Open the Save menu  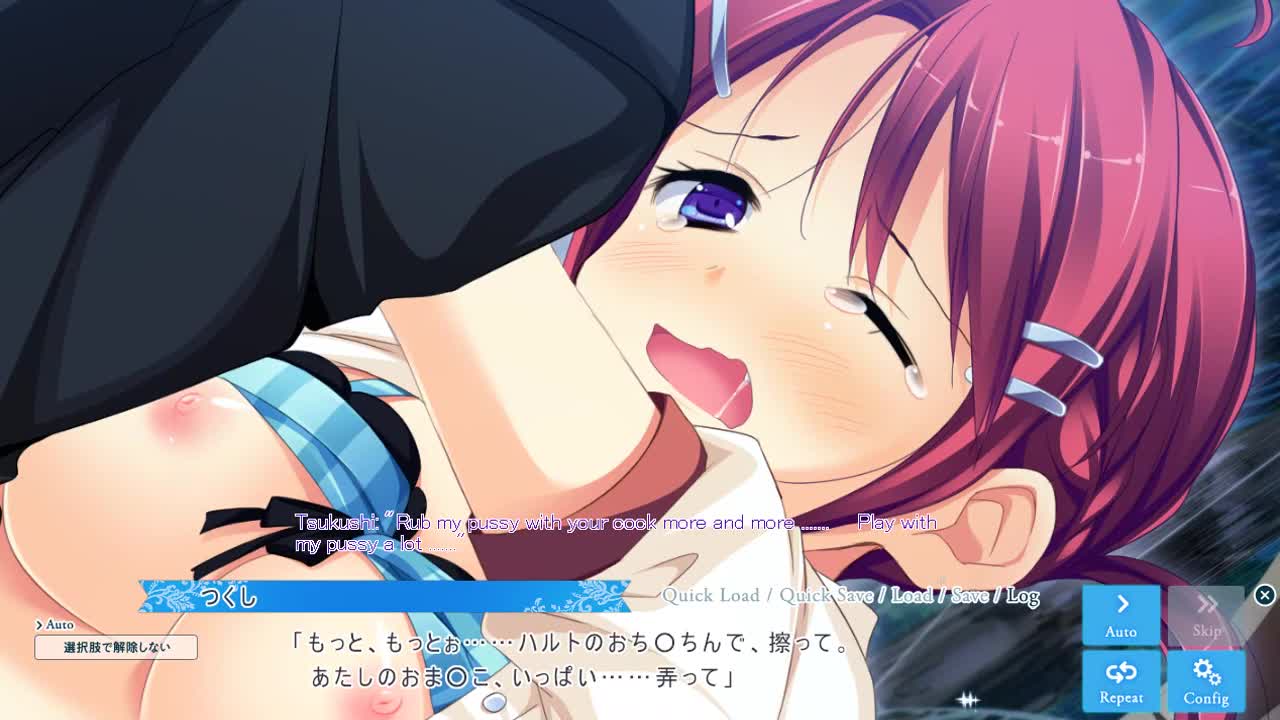[x=969, y=596]
